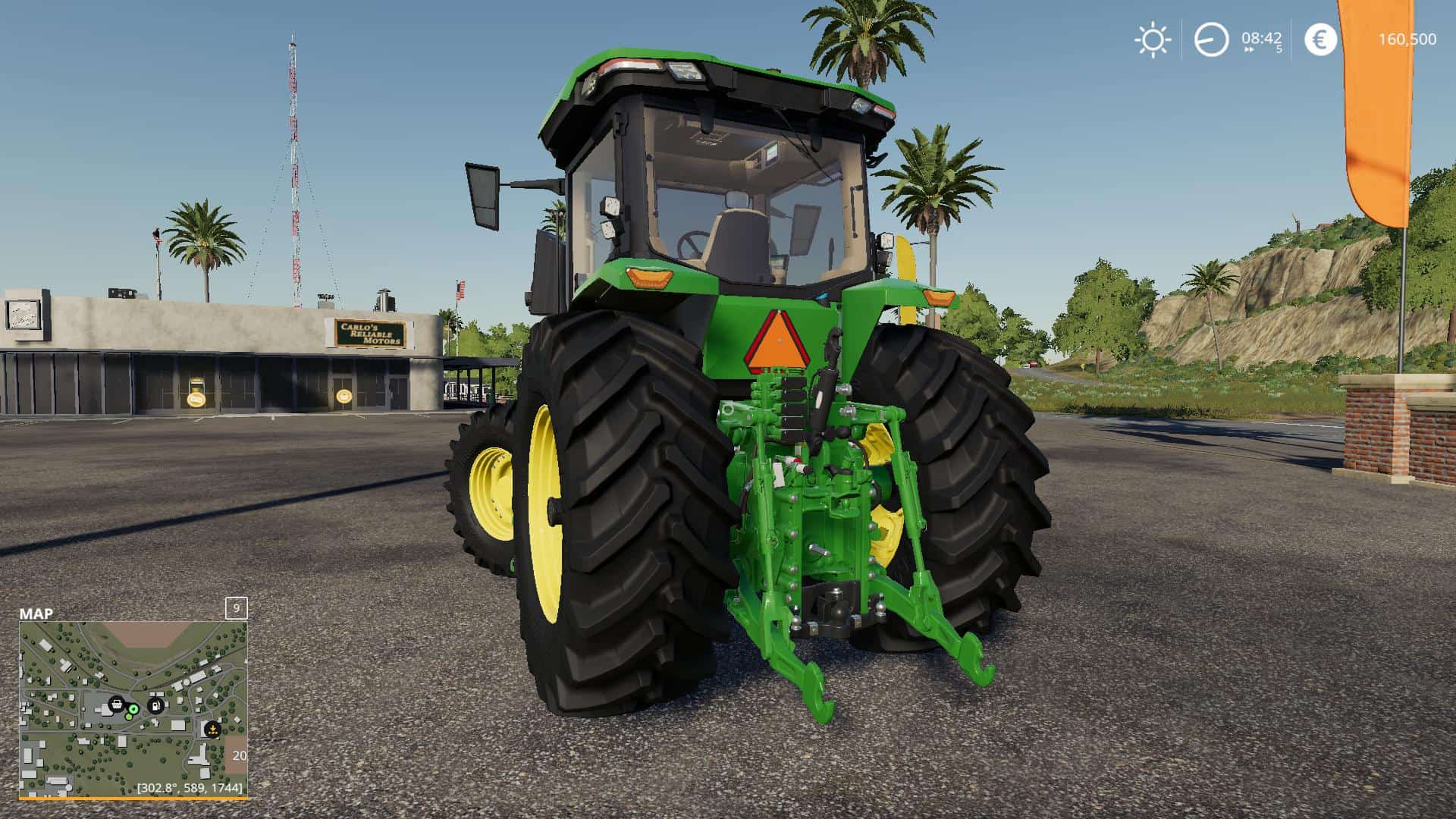This screenshot has width=1456, height=819.
Task: Open the shop basket icon on minimap
Action: point(117,704)
